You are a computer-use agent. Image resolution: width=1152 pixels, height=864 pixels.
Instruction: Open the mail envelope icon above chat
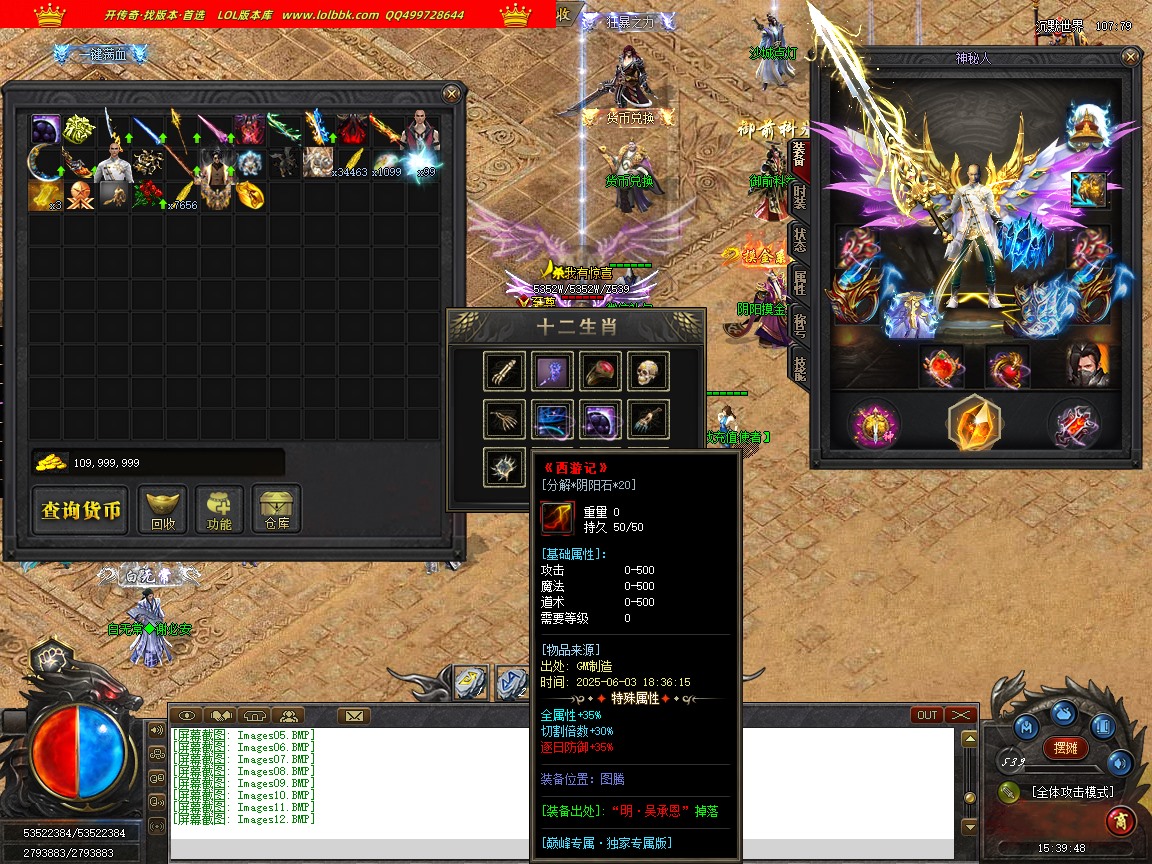coord(353,715)
